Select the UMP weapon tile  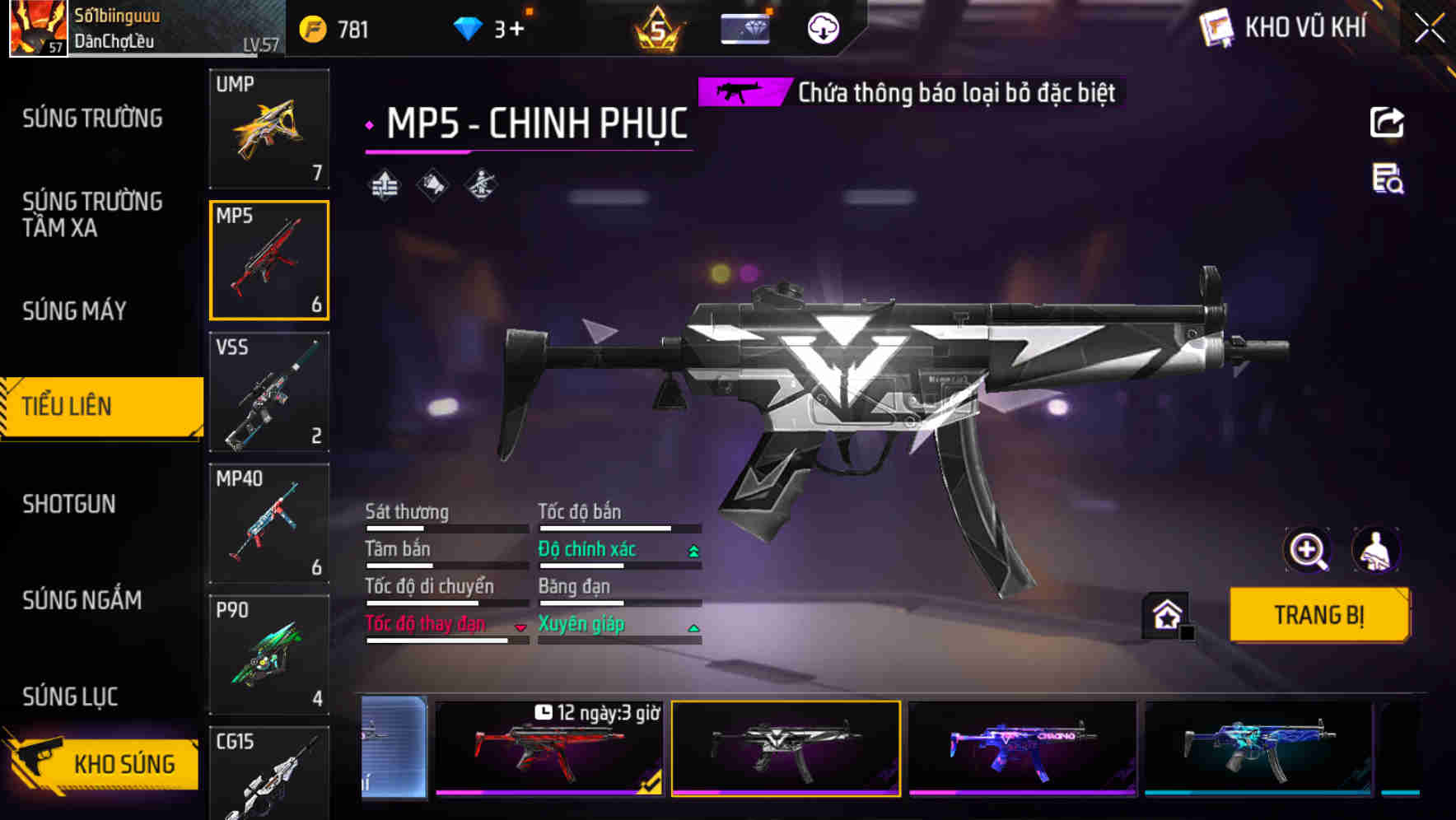tap(269, 128)
